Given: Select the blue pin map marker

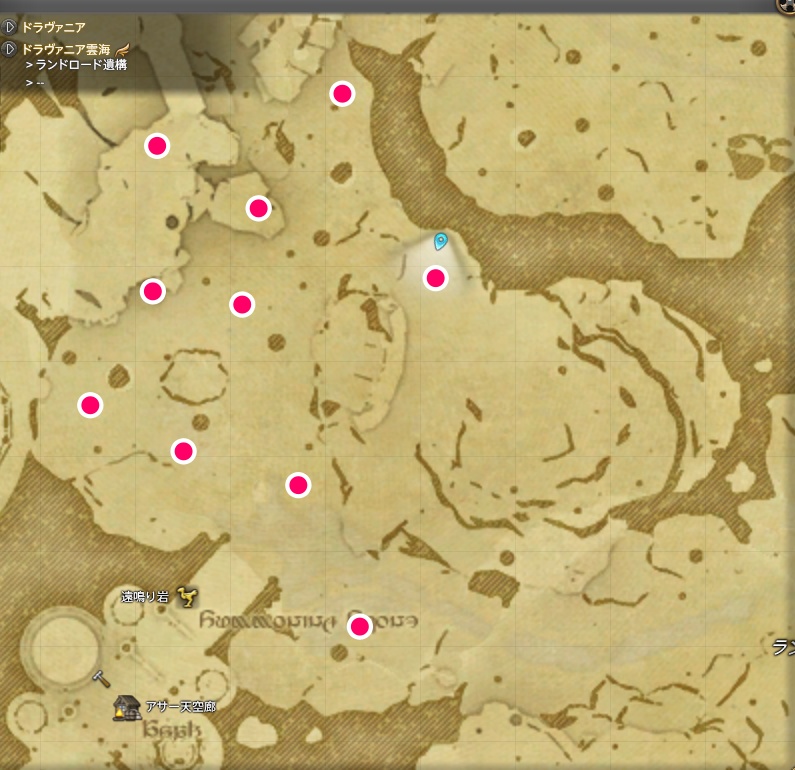Looking at the screenshot, I should point(440,241).
